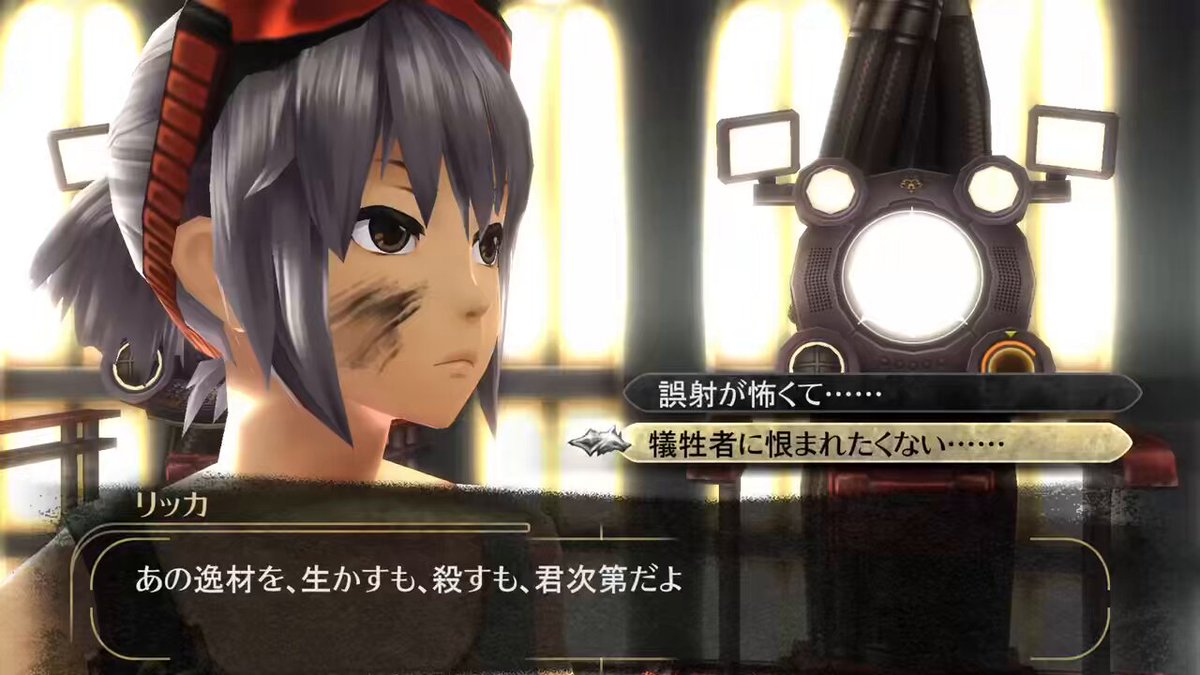This screenshot has width=1200, height=675.
Task: Select the reply 犠牲者に恨まれたくない……
Action: click(x=880, y=441)
